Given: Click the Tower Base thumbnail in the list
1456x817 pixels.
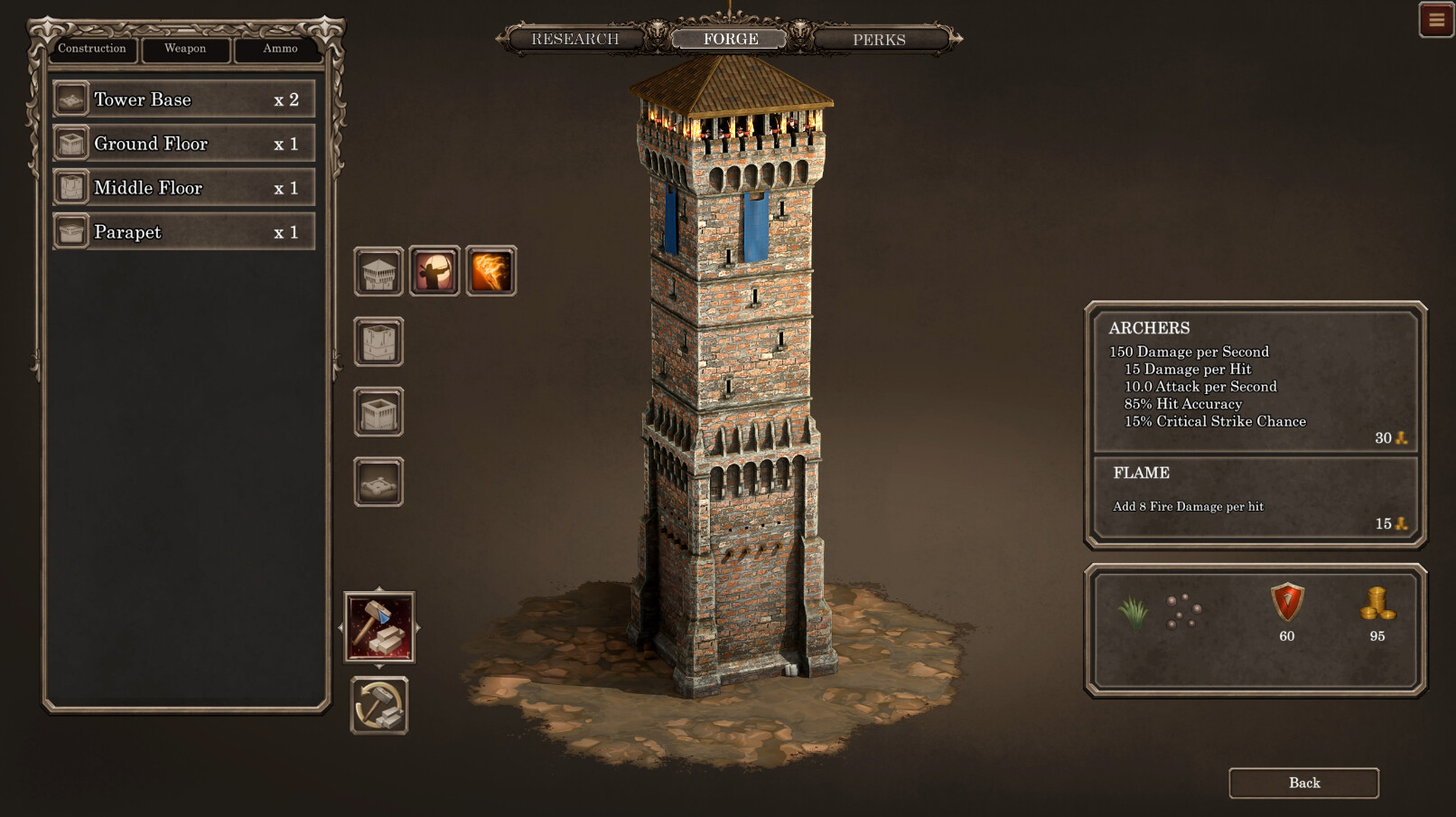Looking at the screenshot, I should coord(70,99).
